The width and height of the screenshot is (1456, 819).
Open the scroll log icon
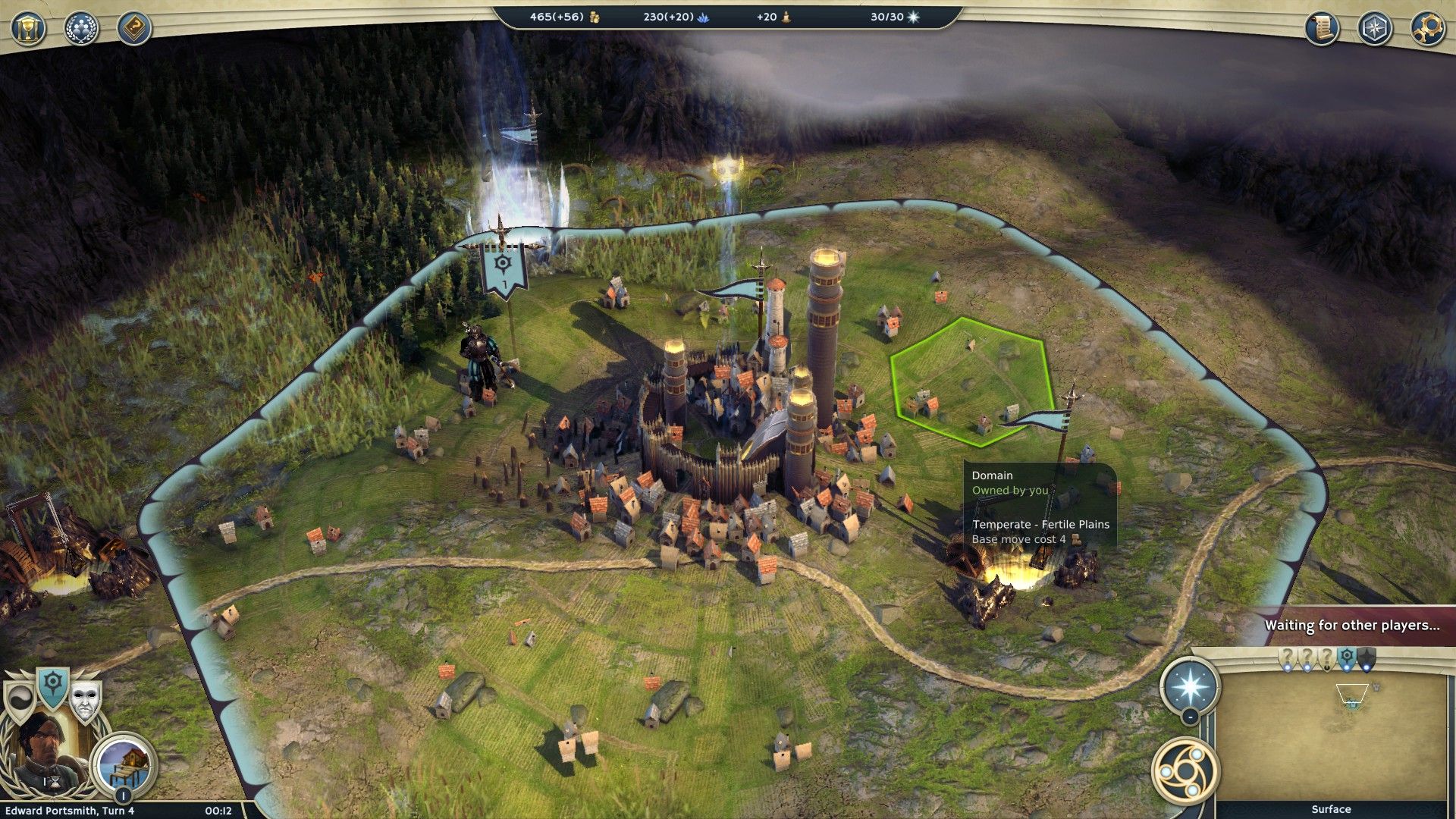pyautogui.click(x=1321, y=29)
